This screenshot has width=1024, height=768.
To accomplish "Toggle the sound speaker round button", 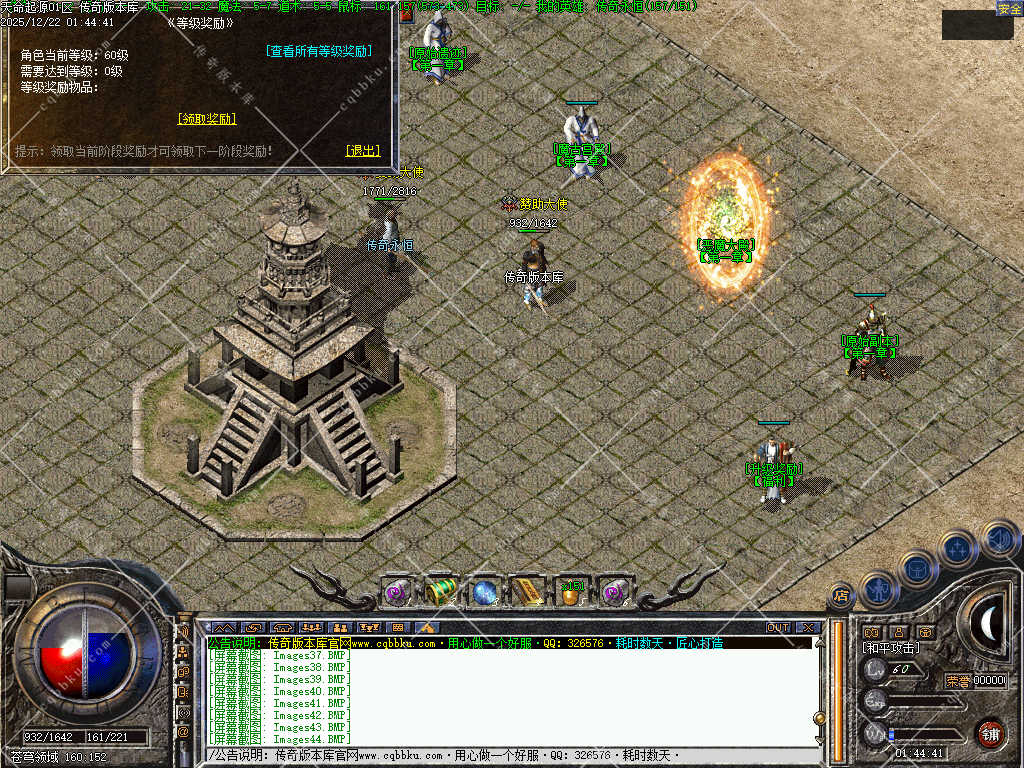I will (x=999, y=540).
